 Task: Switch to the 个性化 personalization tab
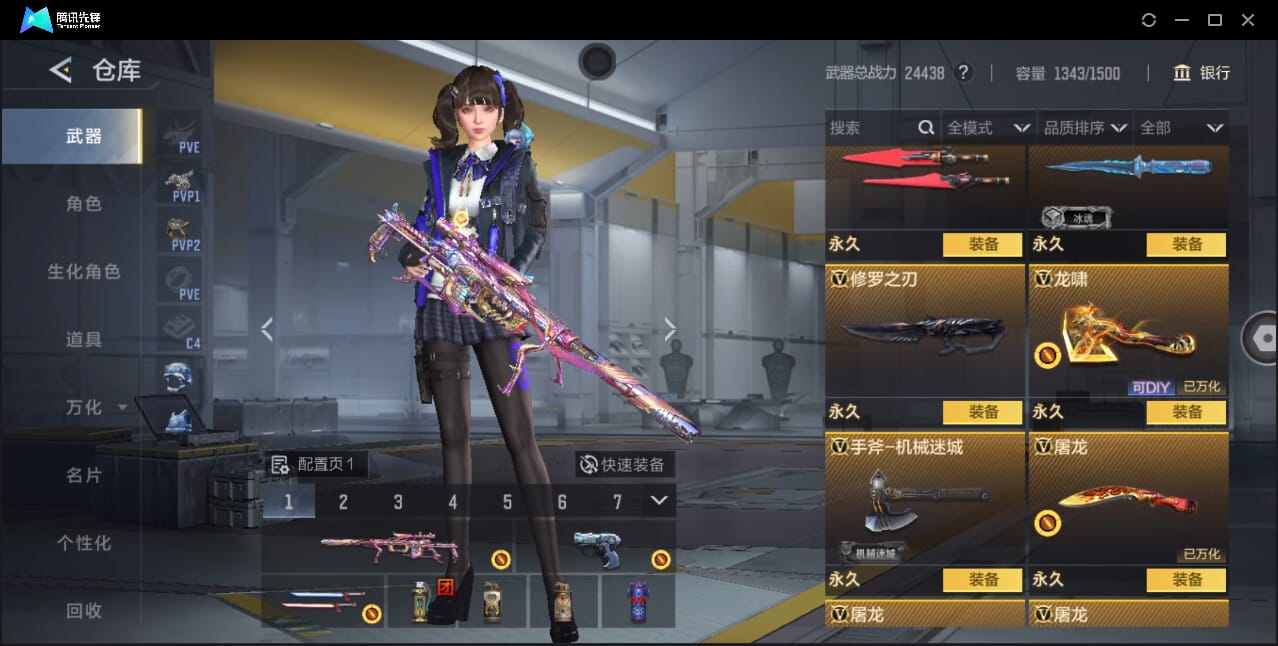tap(84, 543)
